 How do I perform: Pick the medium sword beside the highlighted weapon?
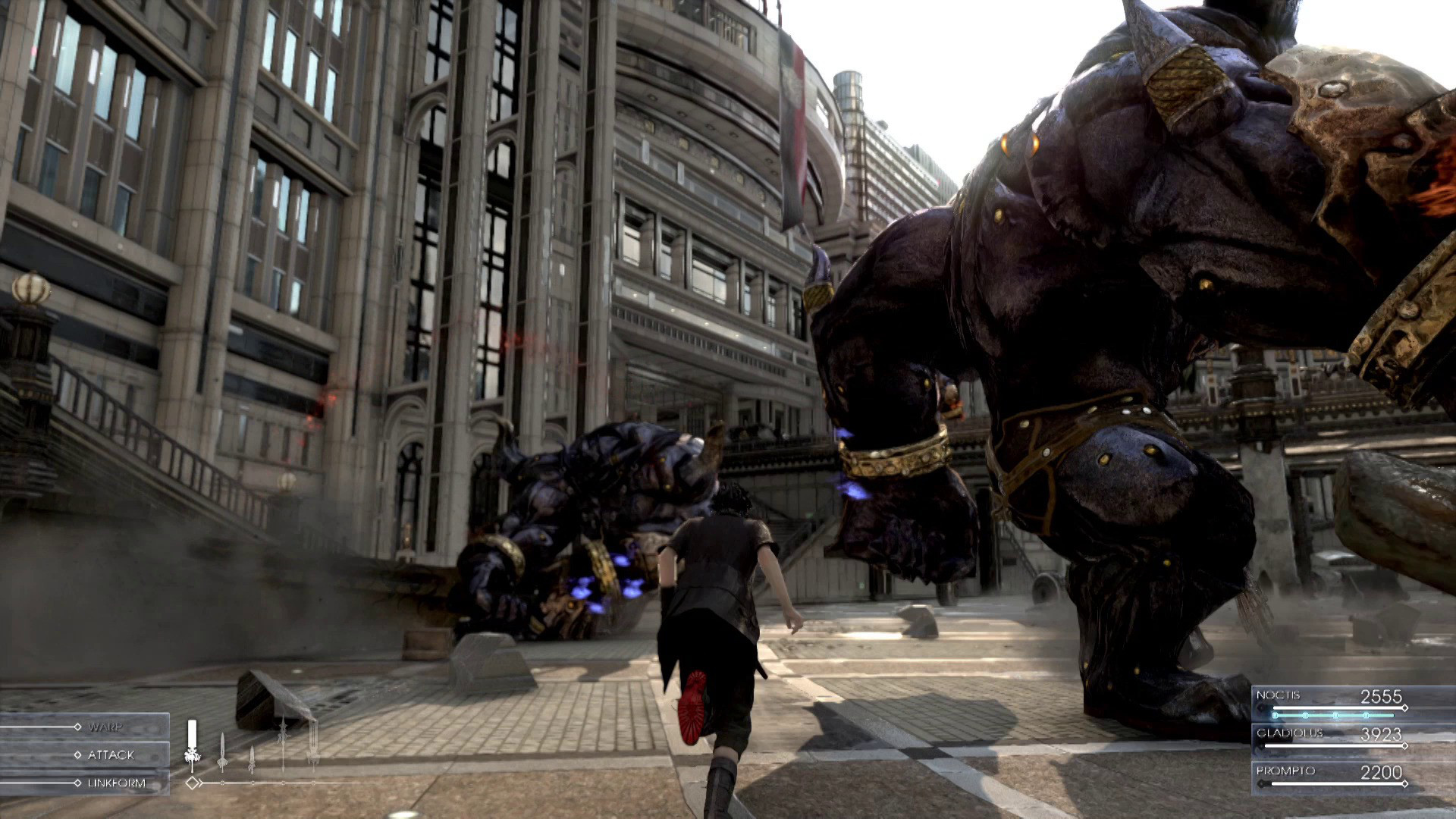point(222,751)
